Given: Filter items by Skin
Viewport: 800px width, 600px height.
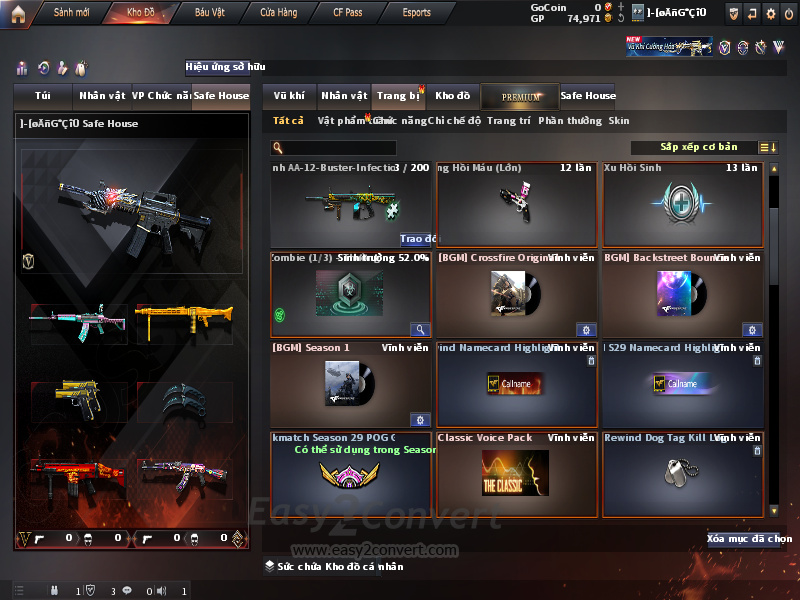Looking at the screenshot, I should click(x=619, y=121).
